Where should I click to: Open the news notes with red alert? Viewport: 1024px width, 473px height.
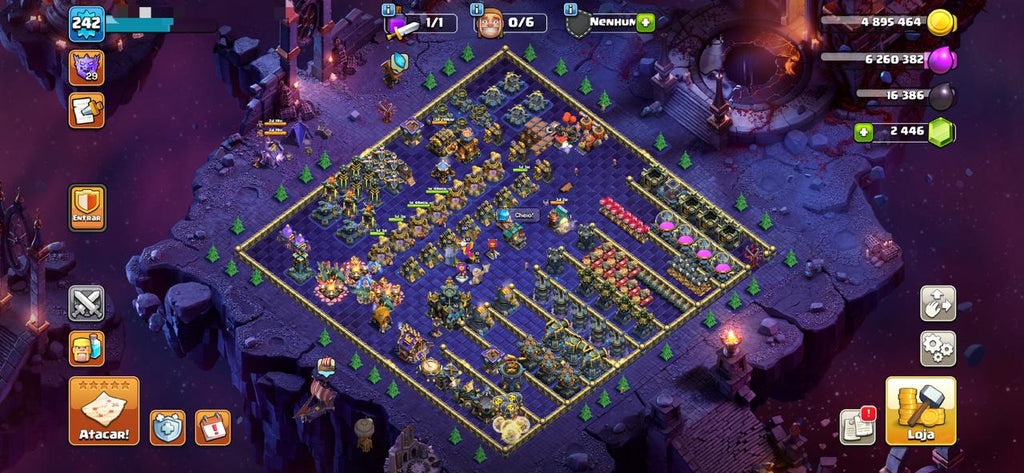click(x=857, y=426)
